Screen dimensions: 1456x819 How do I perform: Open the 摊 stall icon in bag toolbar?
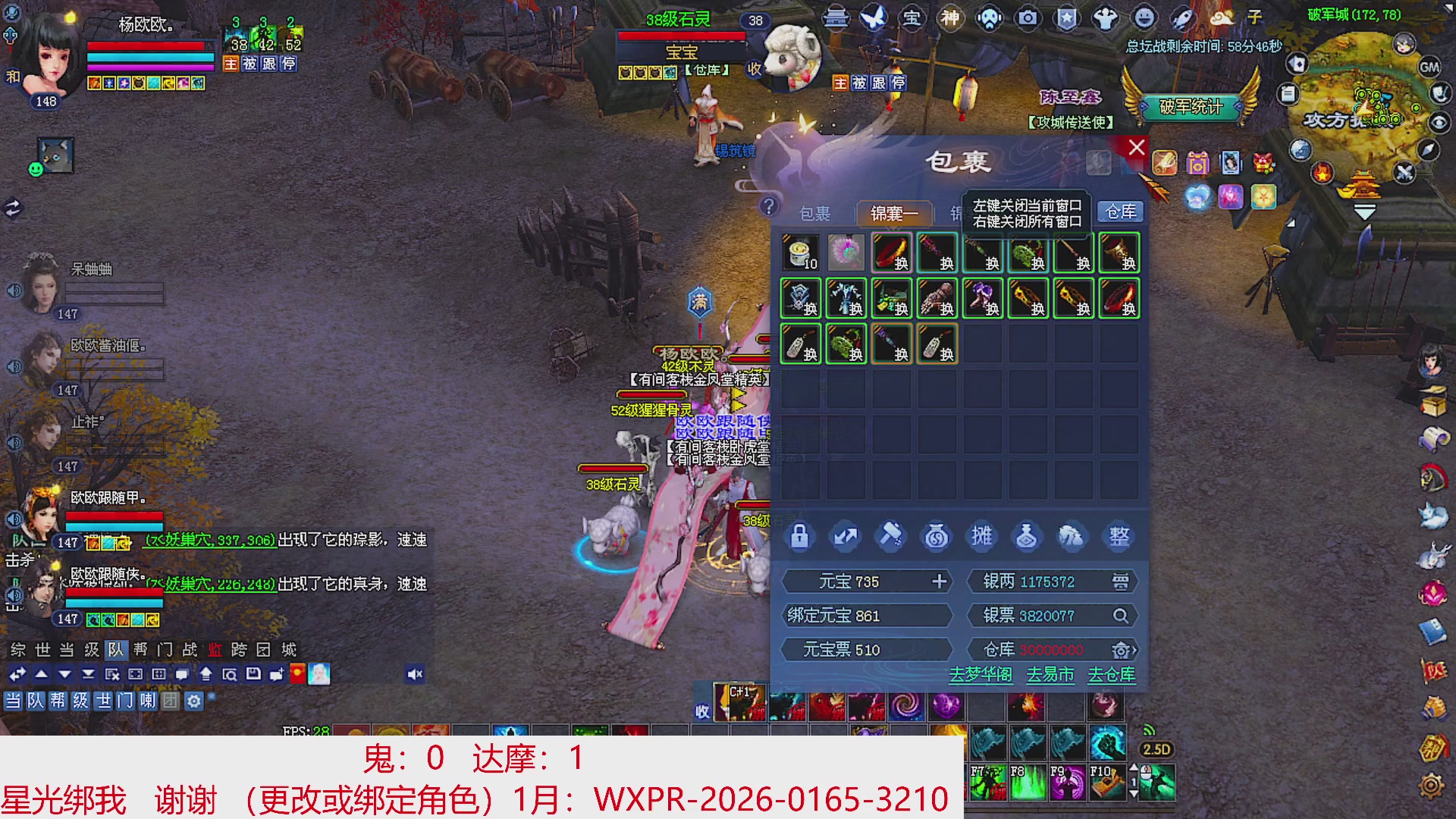(983, 535)
